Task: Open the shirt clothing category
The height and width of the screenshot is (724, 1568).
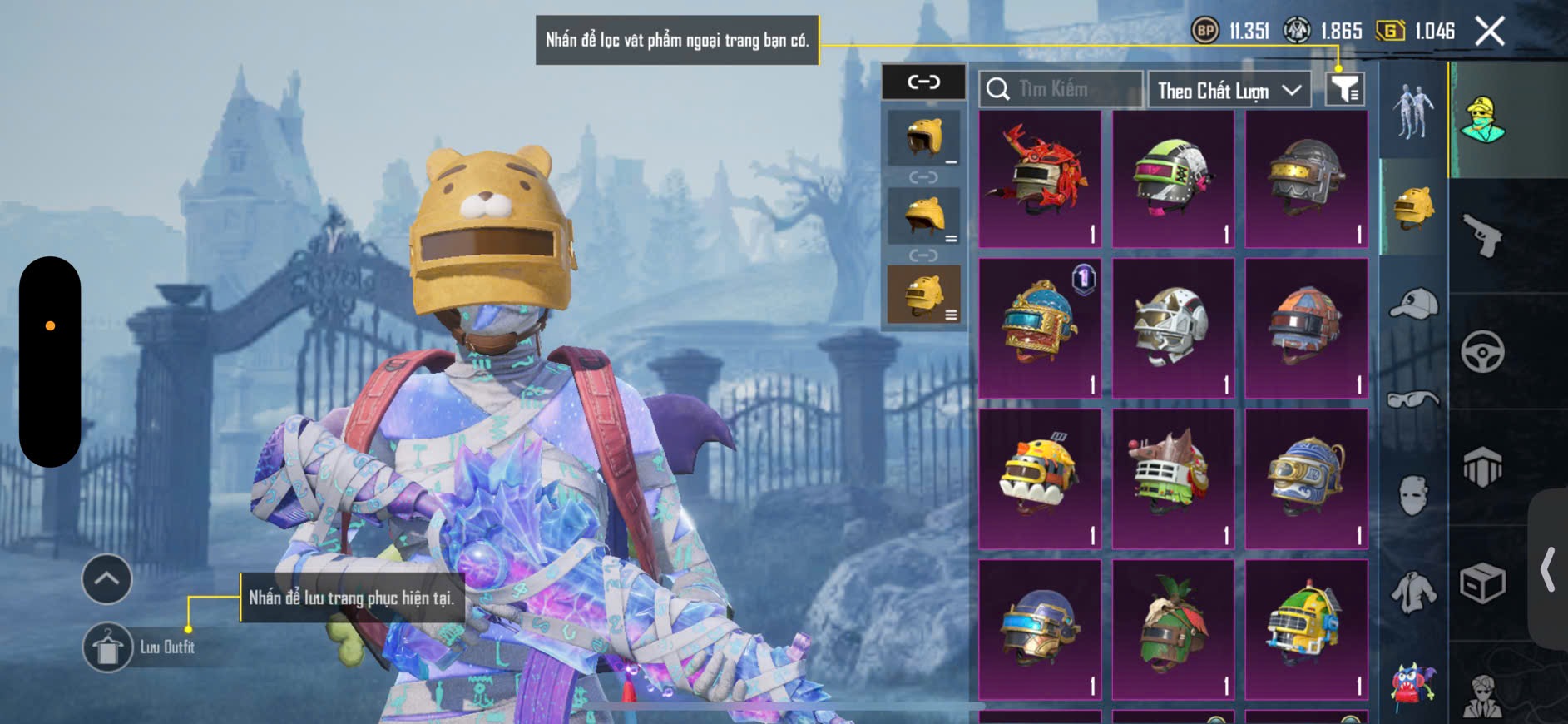Action: click(x=1413, y=593)
